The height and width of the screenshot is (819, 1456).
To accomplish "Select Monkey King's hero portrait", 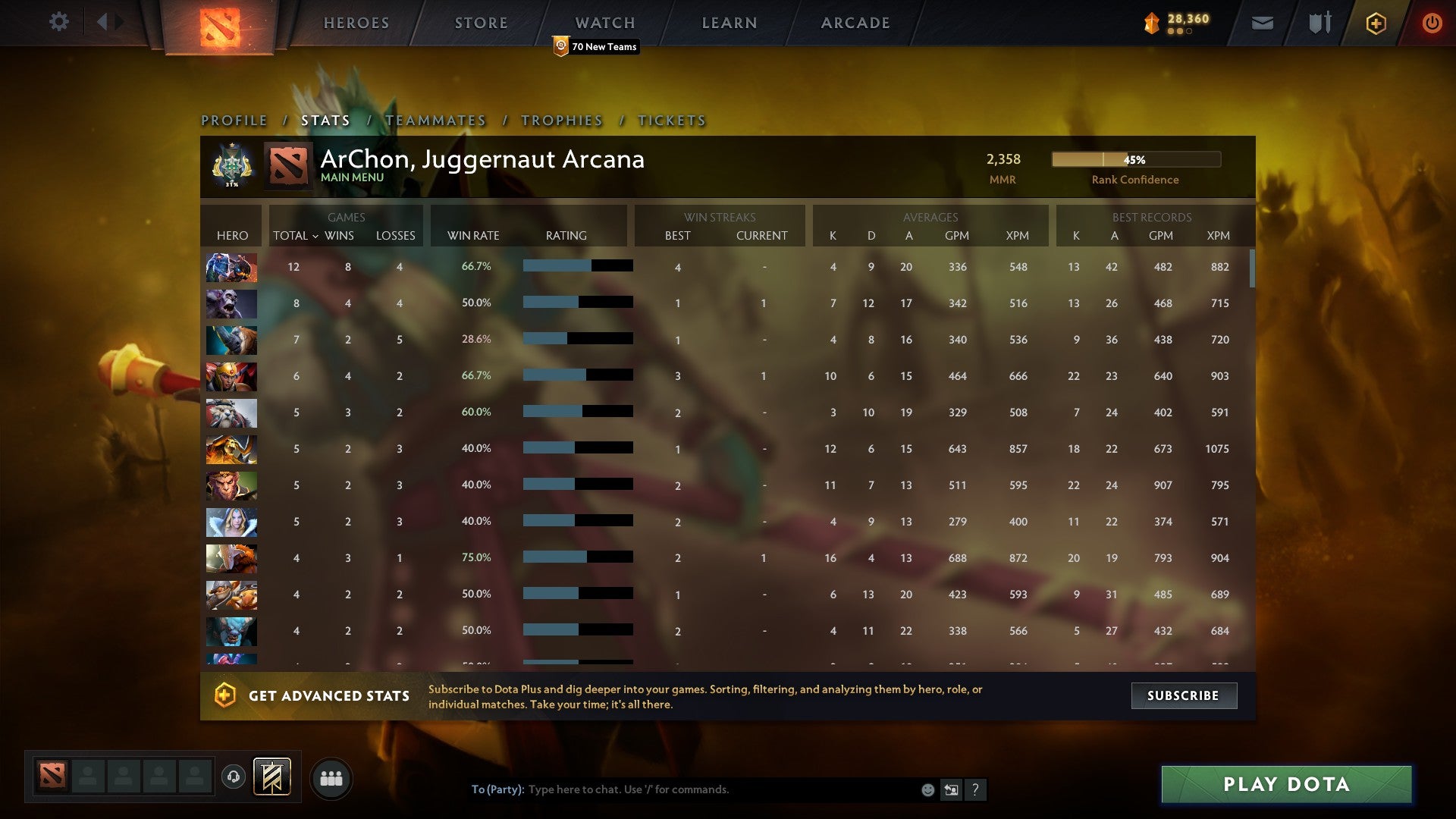I will tap(231, 485).
